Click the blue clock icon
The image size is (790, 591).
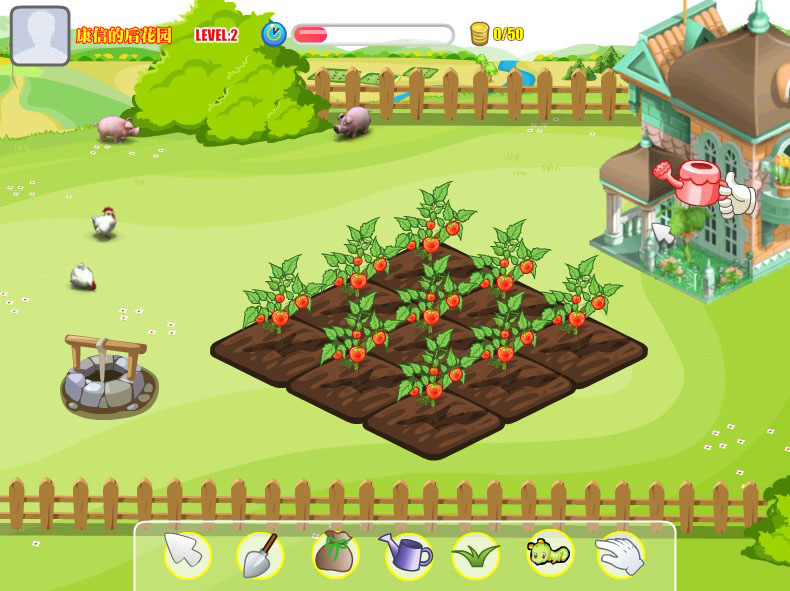(x=273, y=34)
